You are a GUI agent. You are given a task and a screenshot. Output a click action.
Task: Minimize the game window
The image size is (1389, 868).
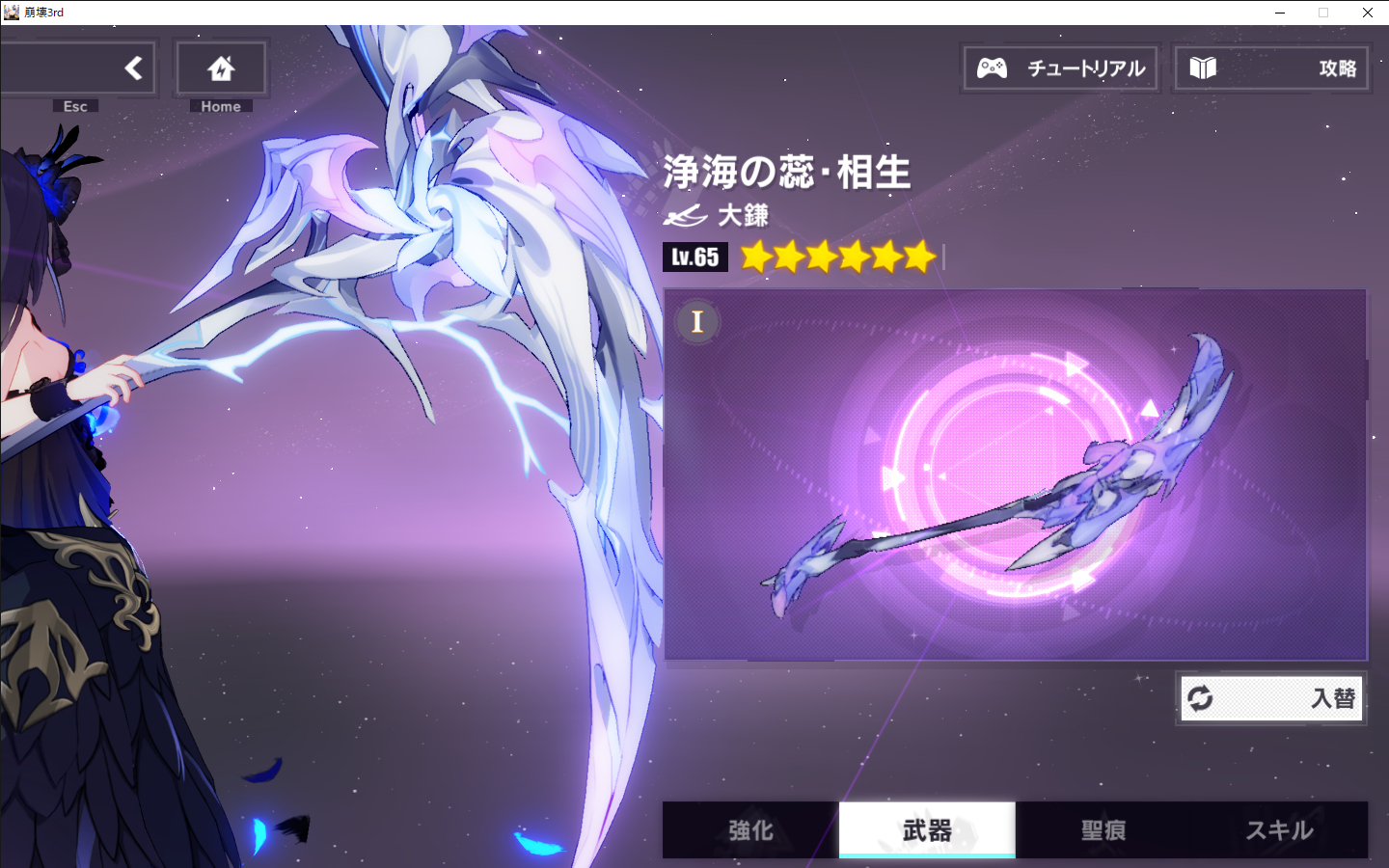point(1280,13)
